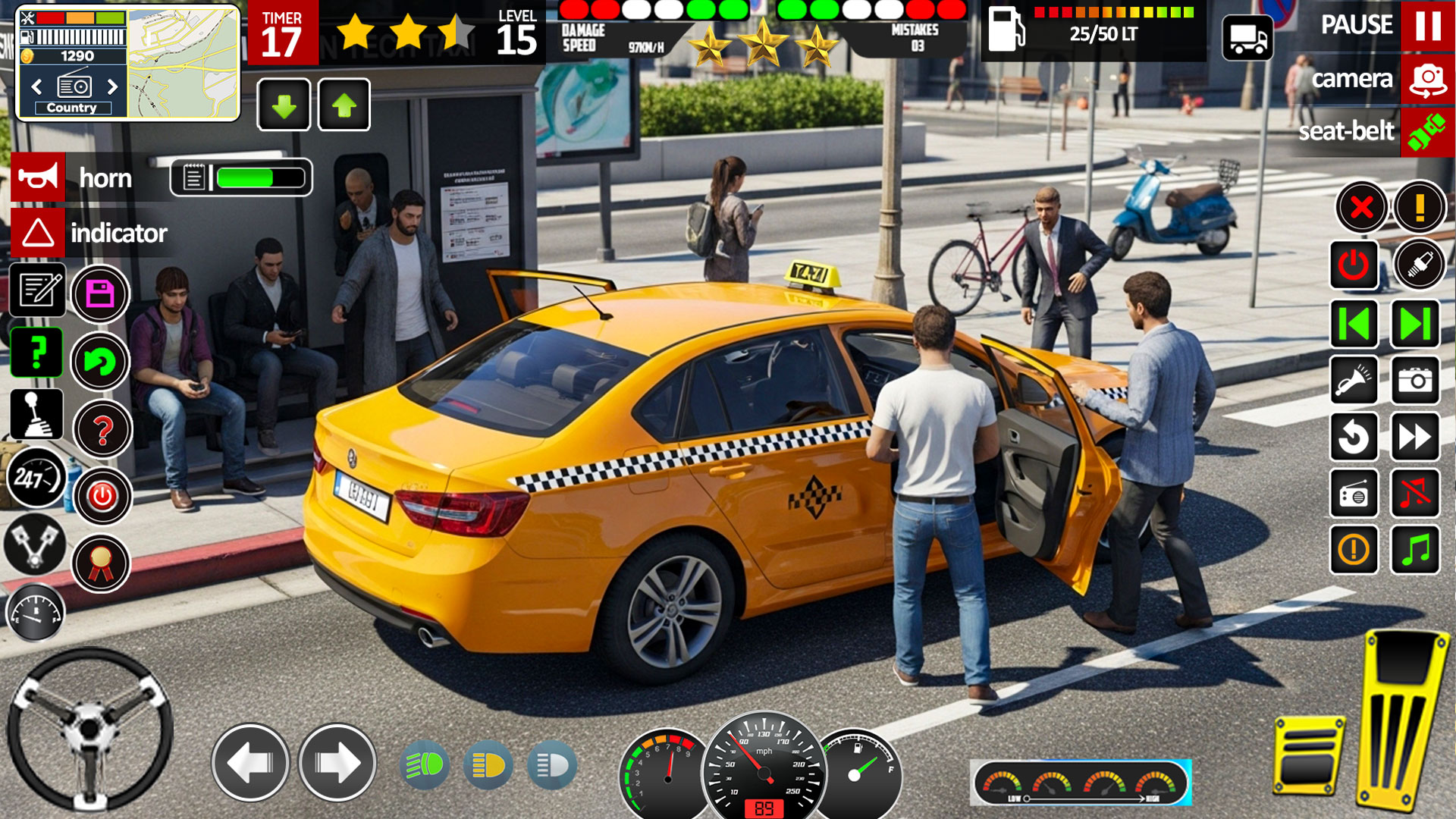The image size is (1456, 819).
Task: Select the gear shifter icon
Action: 36,414
